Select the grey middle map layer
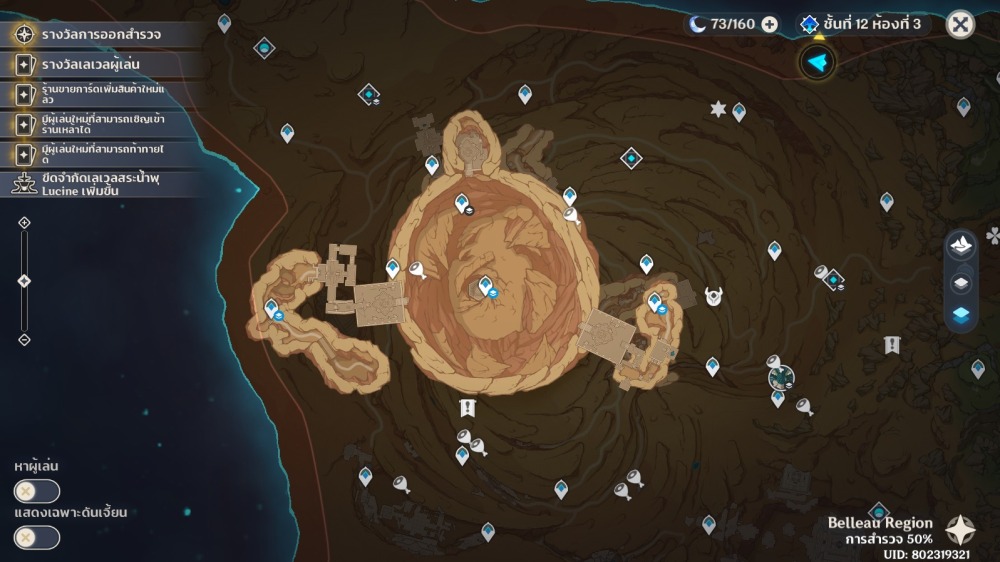Viewport: 1000px width, 562px height. [x=961, y=283]
